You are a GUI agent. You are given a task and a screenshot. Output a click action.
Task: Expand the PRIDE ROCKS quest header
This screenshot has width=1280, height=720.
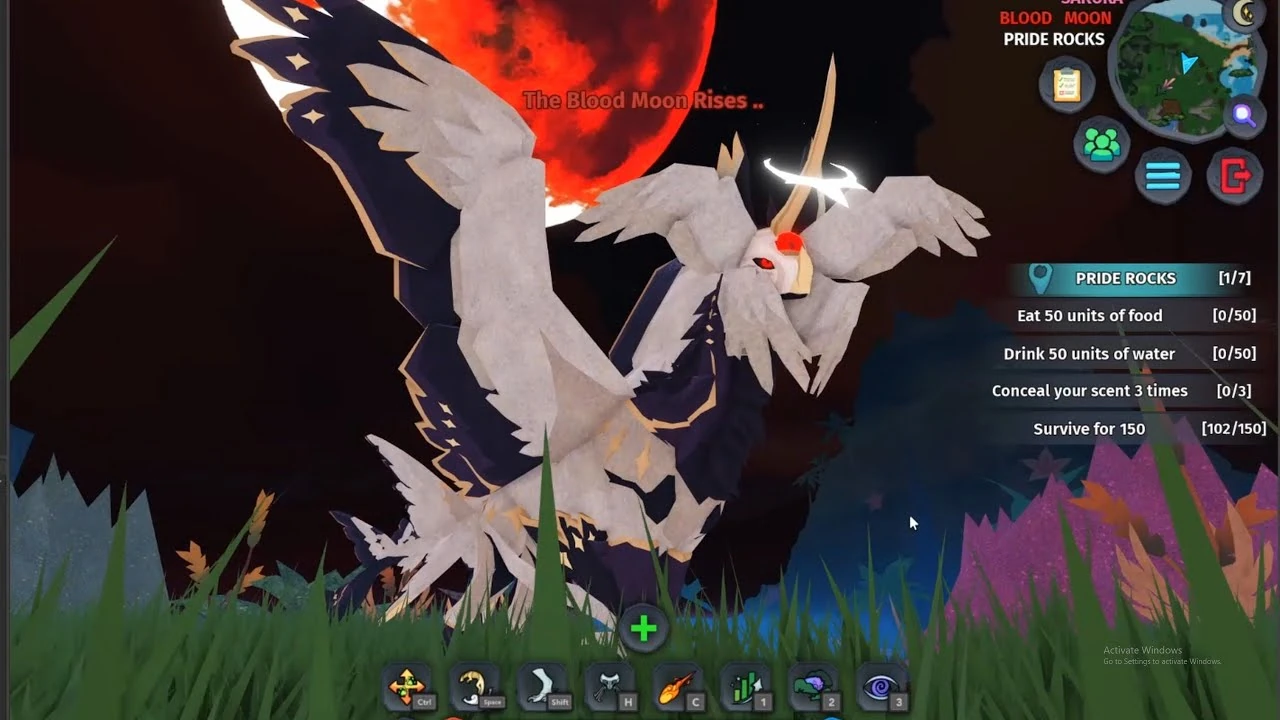(x=1125, y=278)
